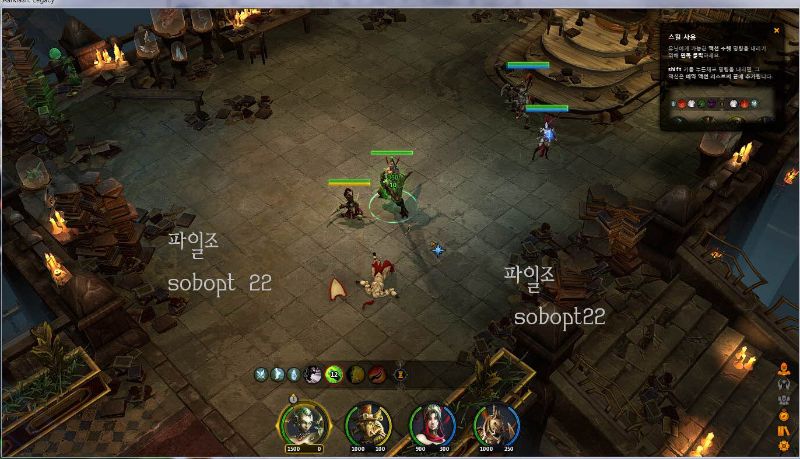
Task: Select the top-hat goblin hero portrait
Action: [368, 422]
